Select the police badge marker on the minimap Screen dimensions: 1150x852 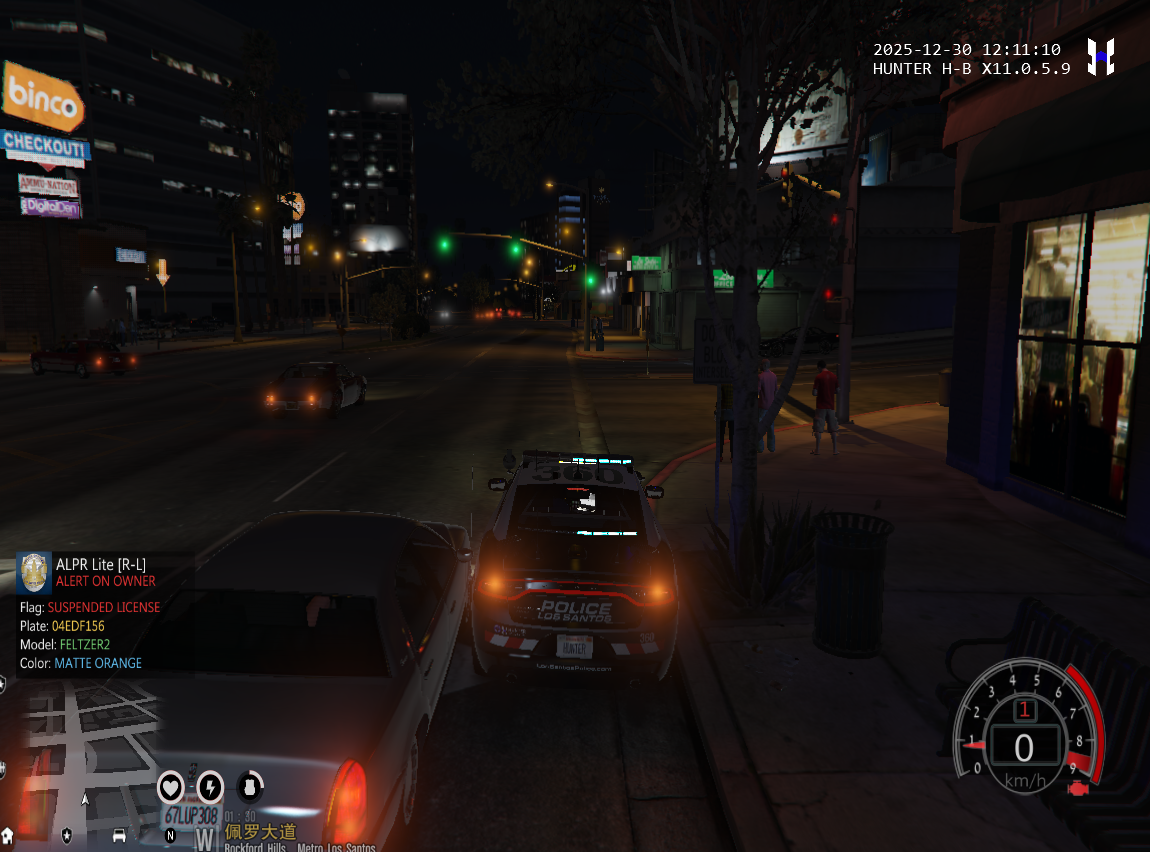67,833
